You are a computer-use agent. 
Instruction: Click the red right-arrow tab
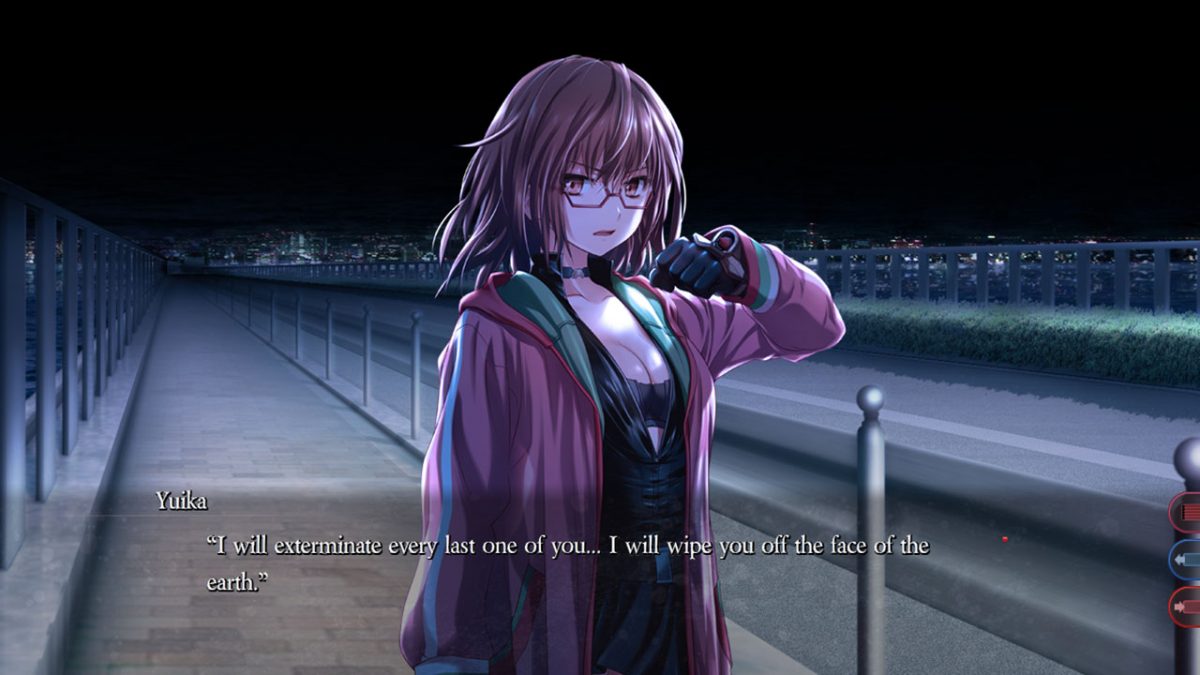tap(1187, 606)
